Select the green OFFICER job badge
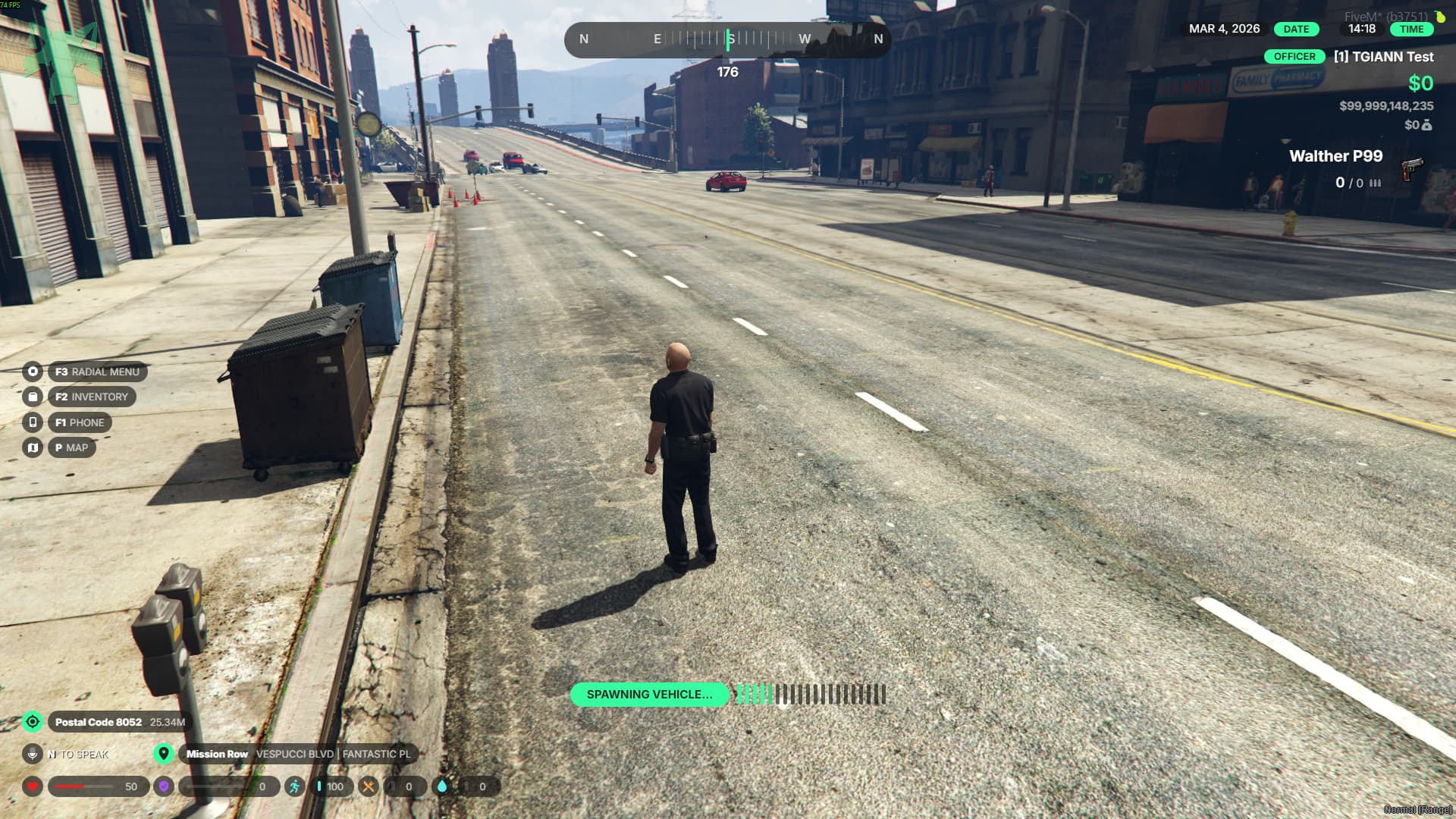This screenshot has width=1456, height=819. pyautogui.click(x=1294, y=57)
